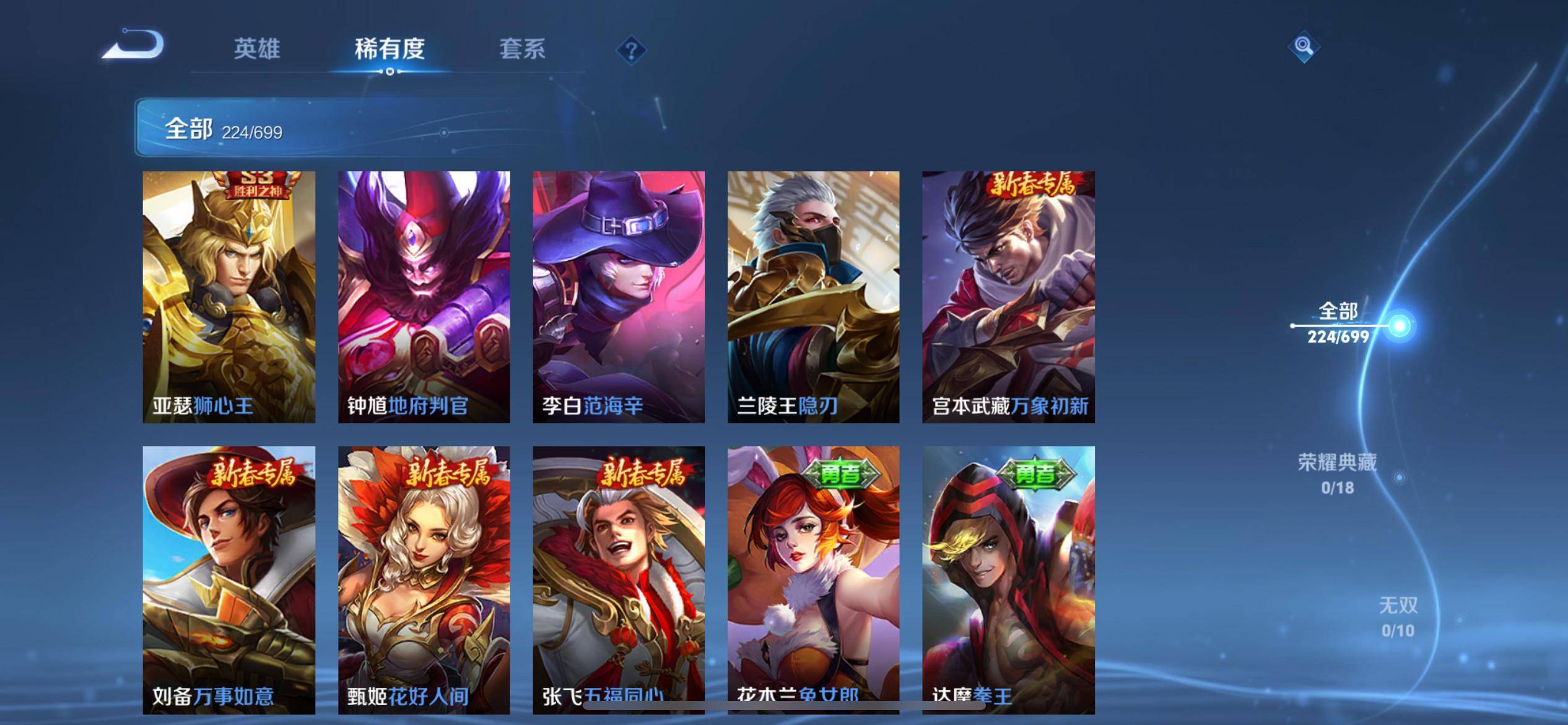The width and height of the screenshot is (1568, 725).
Task: Choose the 达摩 拳王 skin card
Action: (1008, 579)
